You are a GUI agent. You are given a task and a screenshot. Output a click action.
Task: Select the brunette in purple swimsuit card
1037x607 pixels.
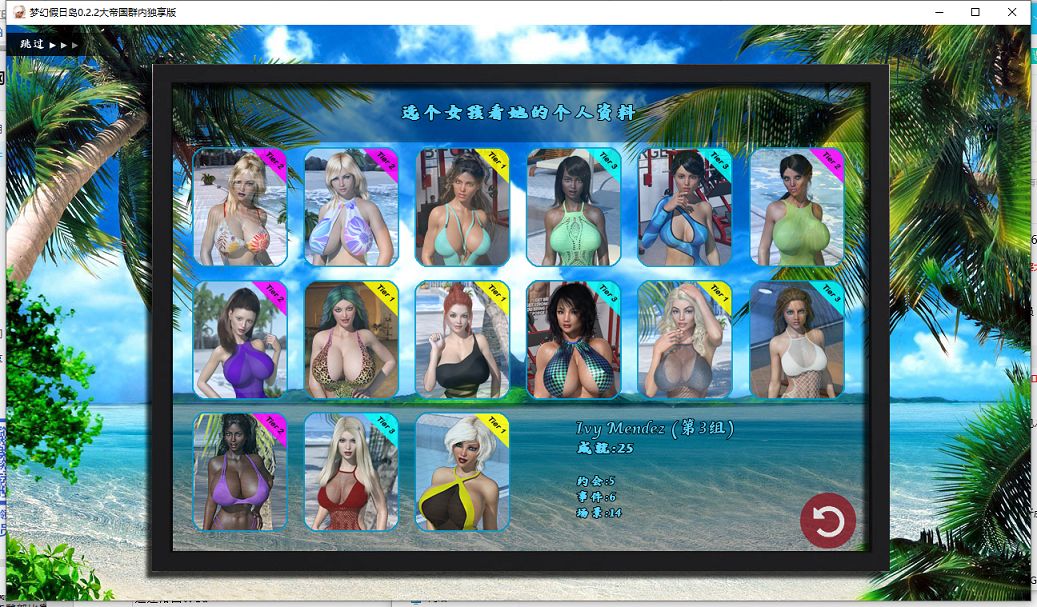(x=240, y=340)
